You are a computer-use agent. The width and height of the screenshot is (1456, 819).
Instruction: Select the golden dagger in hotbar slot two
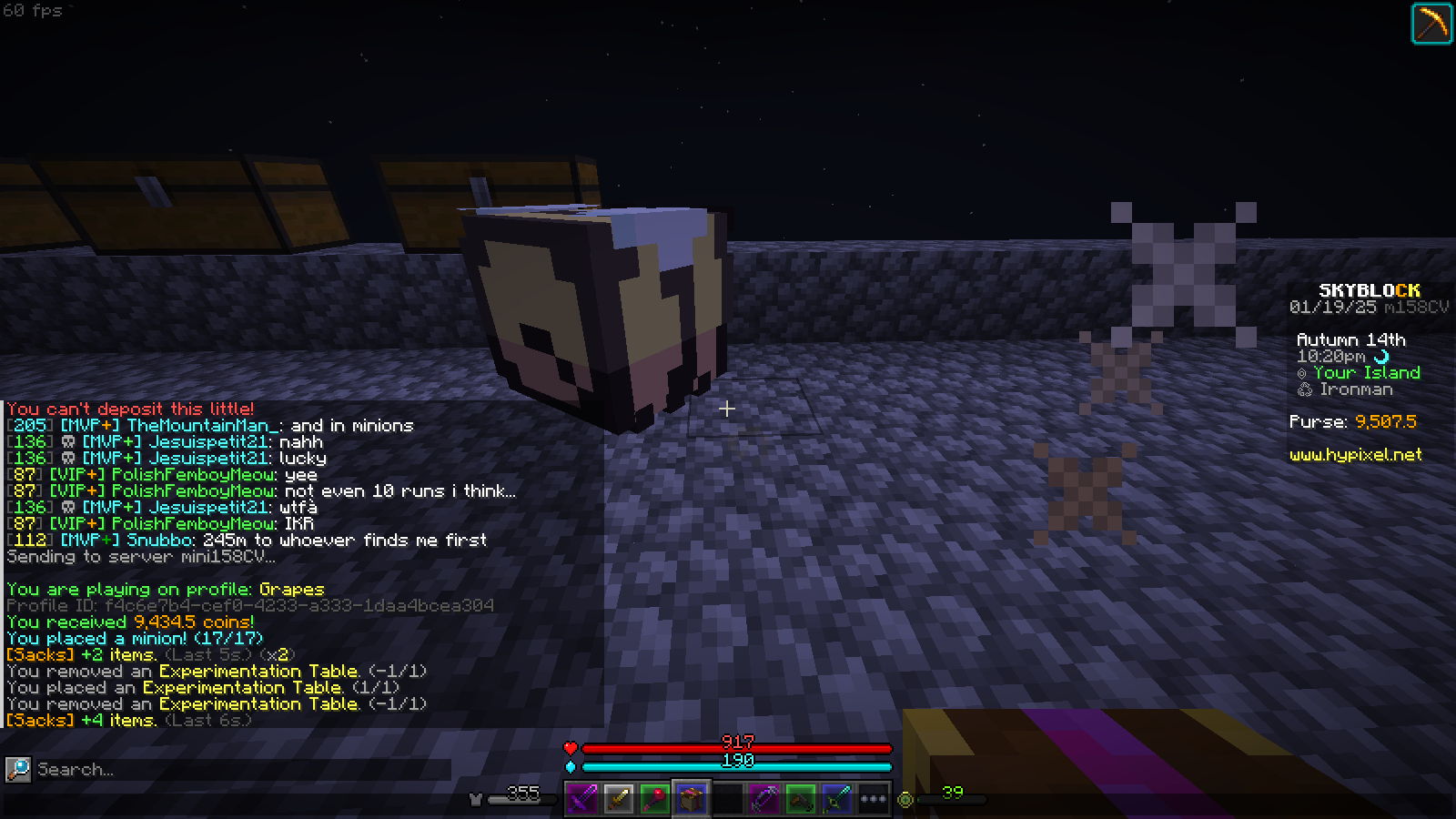click(x=619, y=798)
